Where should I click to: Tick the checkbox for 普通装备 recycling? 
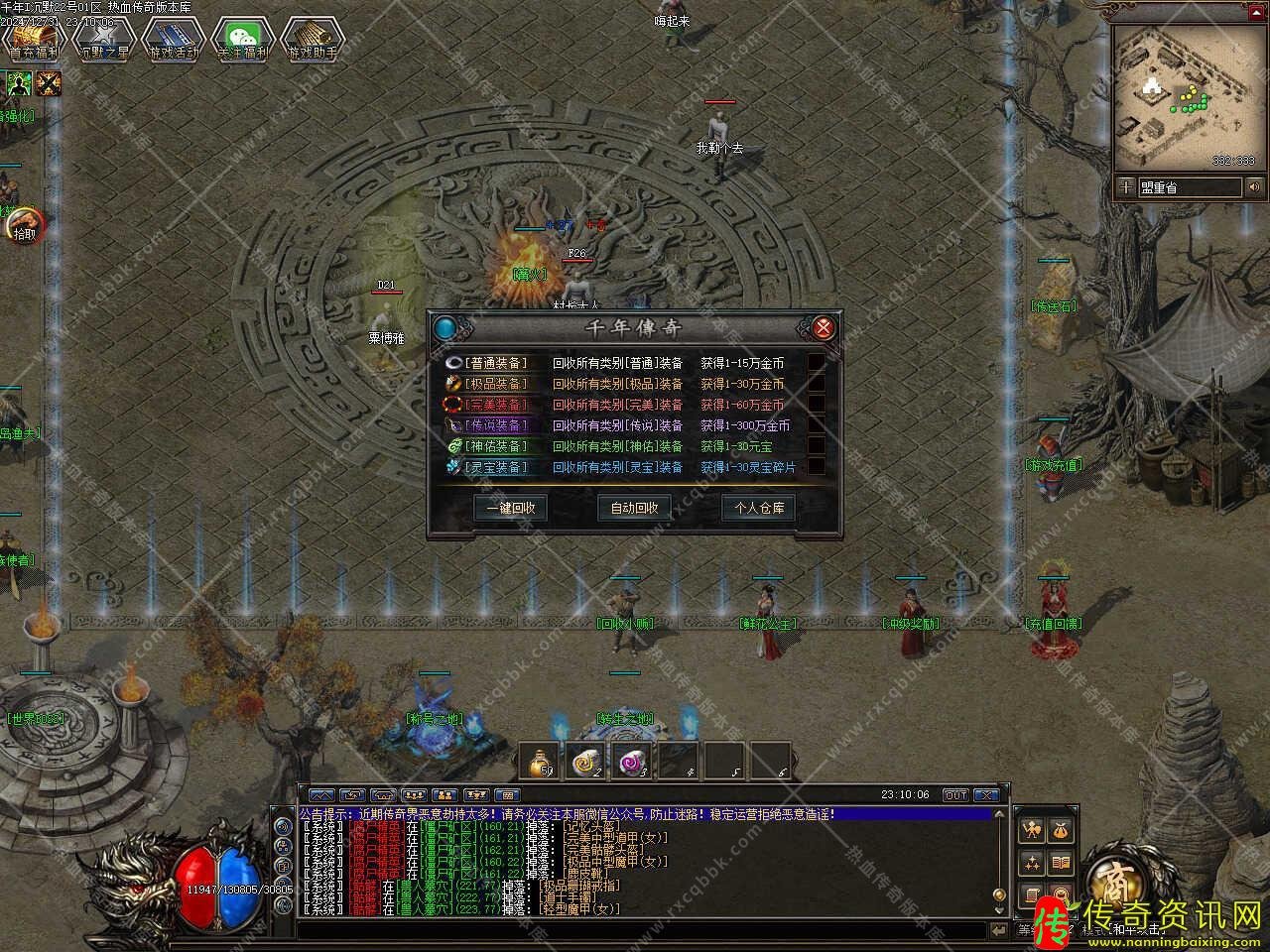[x=816, y=363]
